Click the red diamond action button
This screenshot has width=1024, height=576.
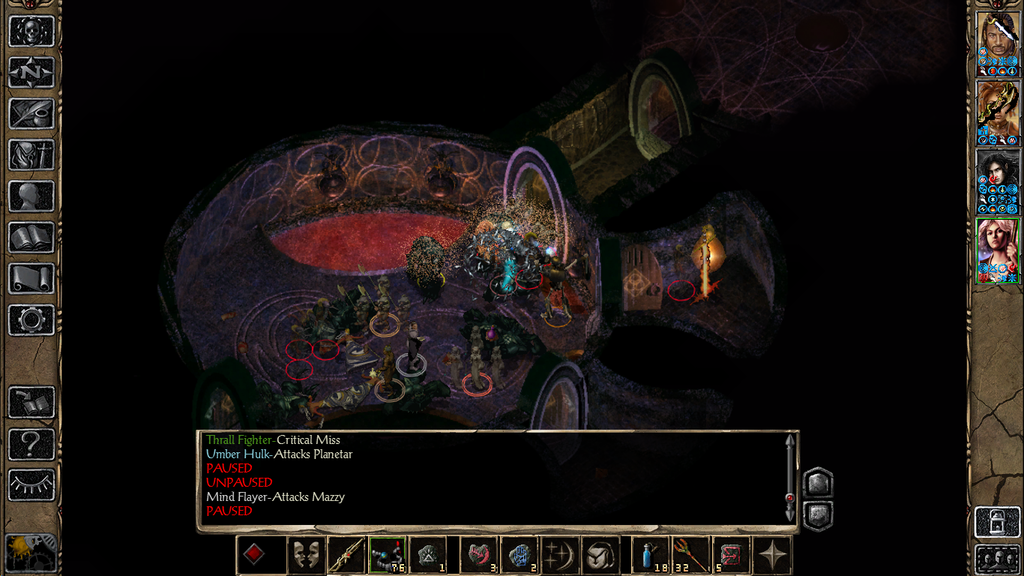[256, 555]
